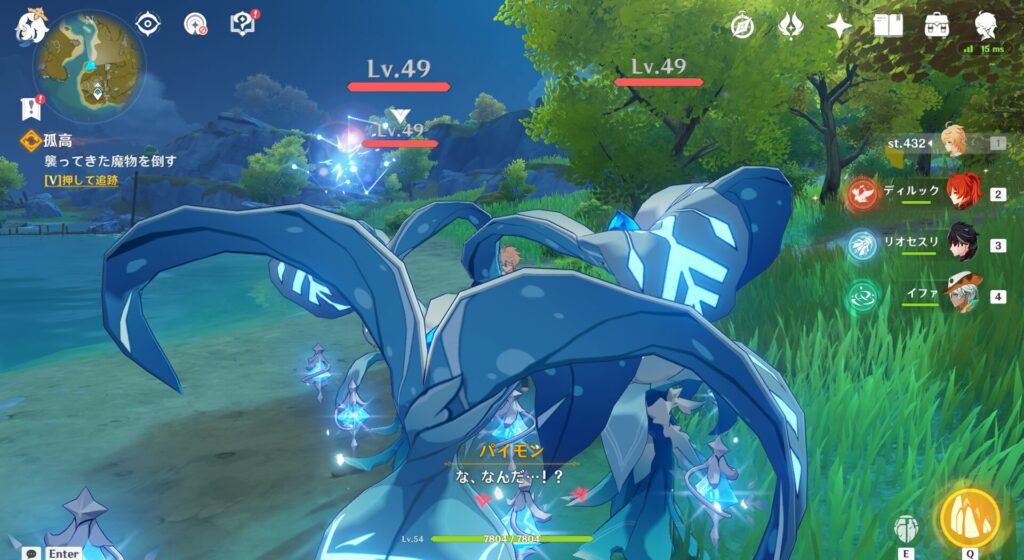Switch to party member リオセスリ
Viewport: 1024px width, 560px height.
coord(962,243)
